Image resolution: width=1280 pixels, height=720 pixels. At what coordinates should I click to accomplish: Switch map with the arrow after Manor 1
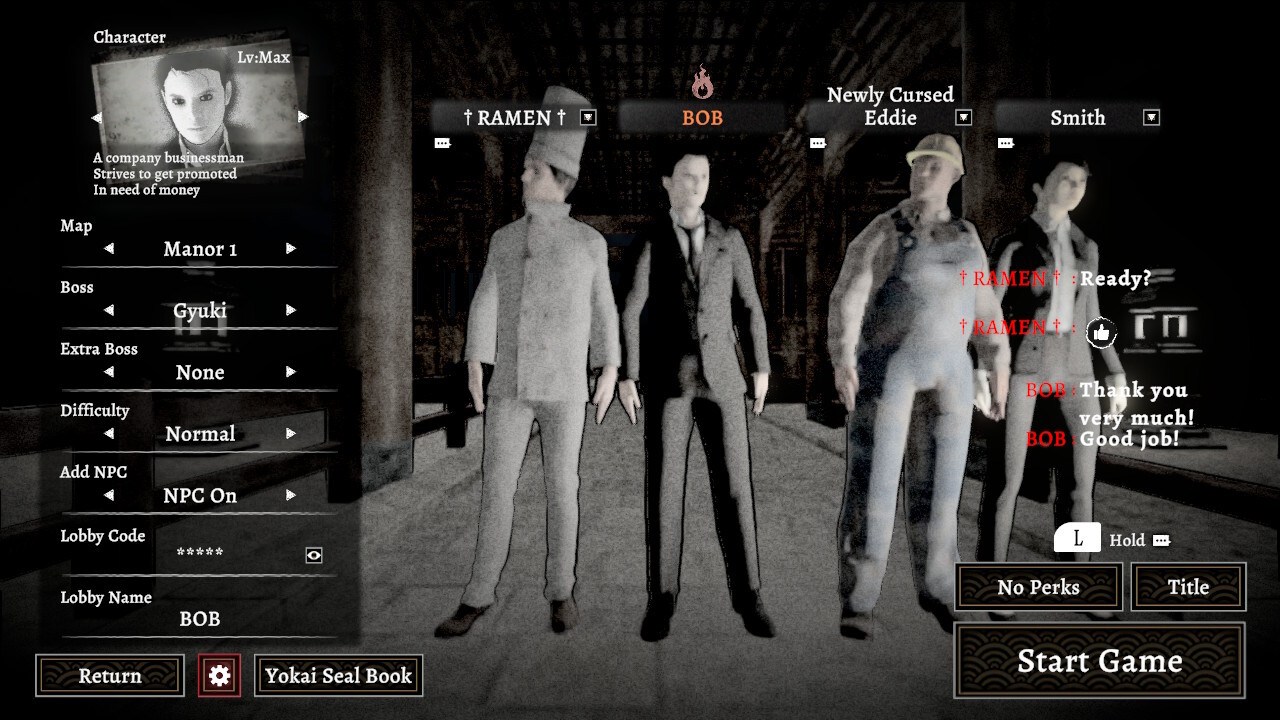coord(289,249)
